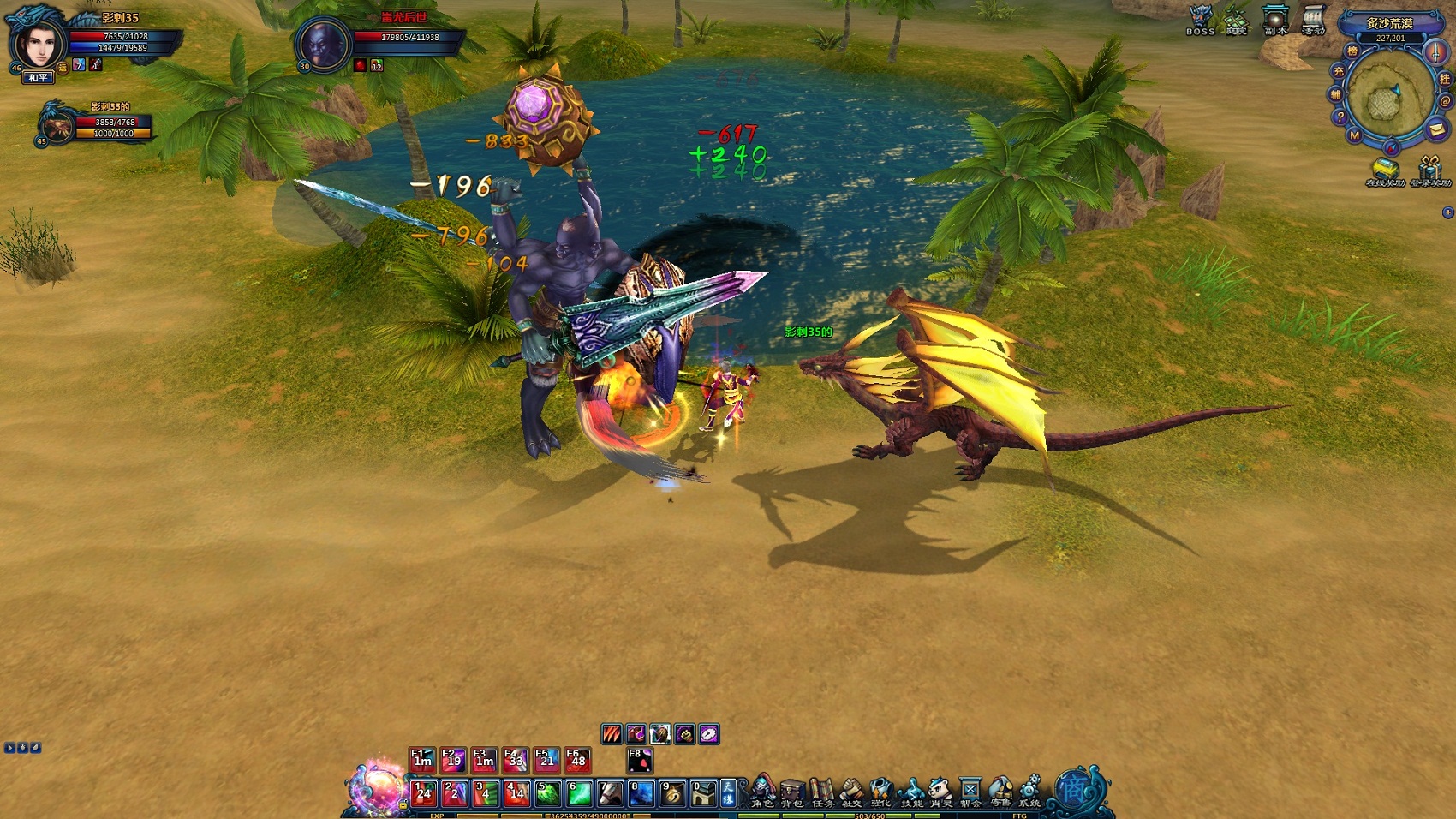Open the 商 shop button

pos(1073,790)
